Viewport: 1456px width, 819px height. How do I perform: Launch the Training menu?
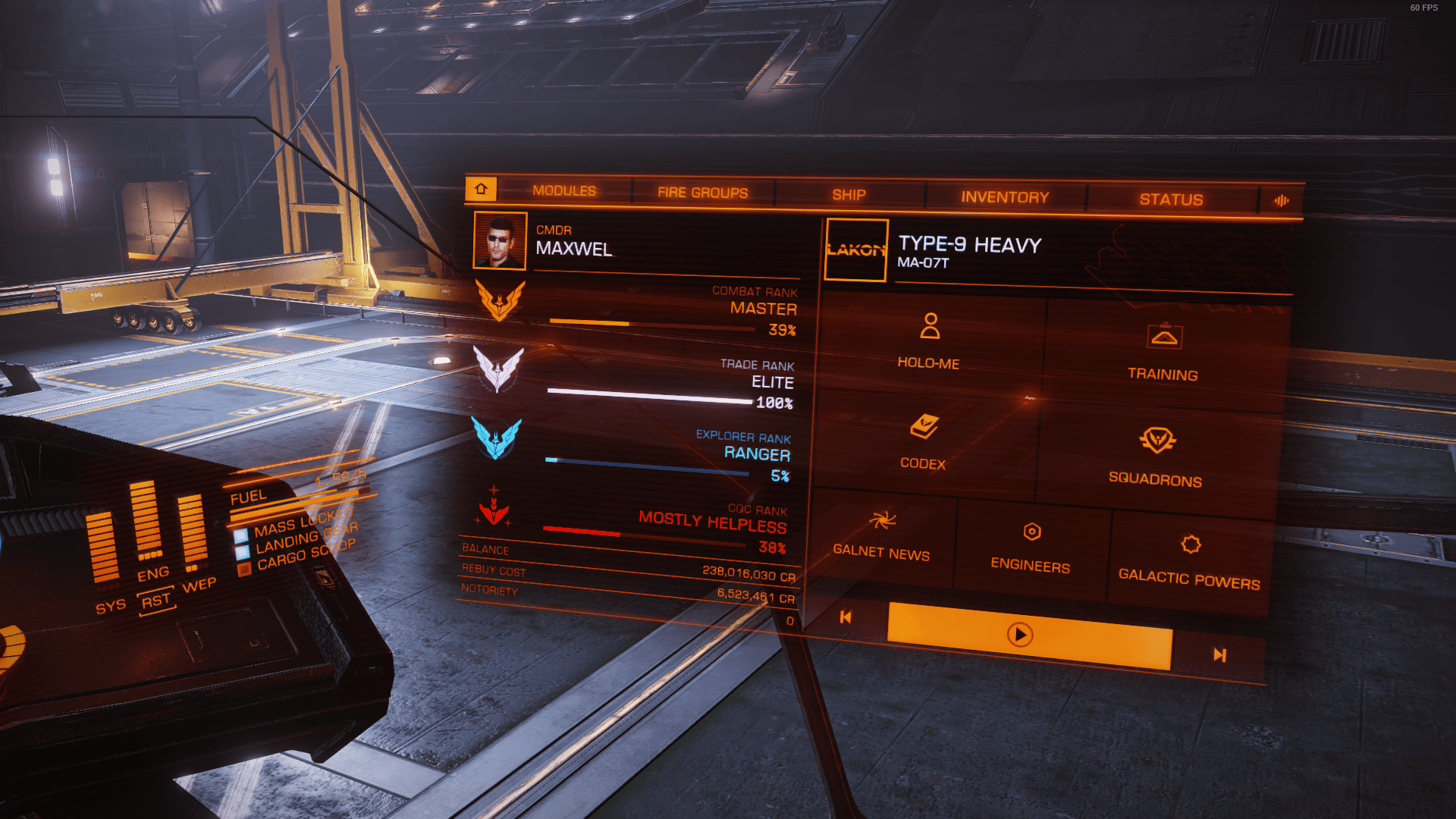[1163, 352]
